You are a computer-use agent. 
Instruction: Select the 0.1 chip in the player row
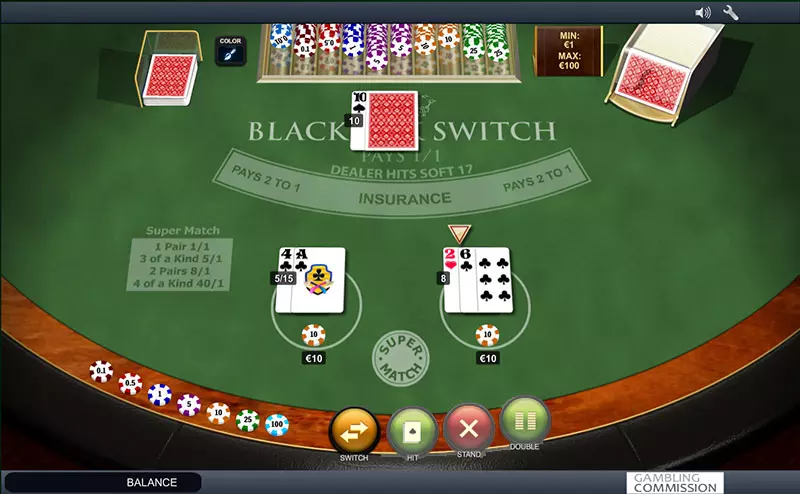101,371
